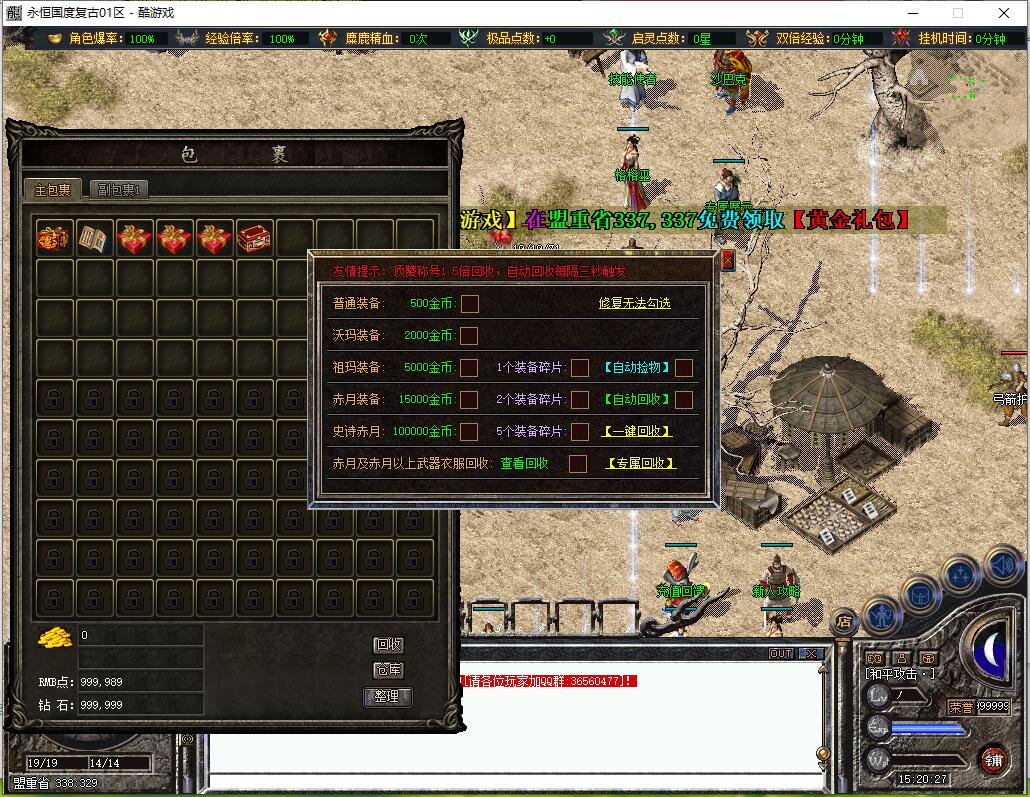The image size is (1030, 797).
Task: Close the game window
Action: 1004,13
